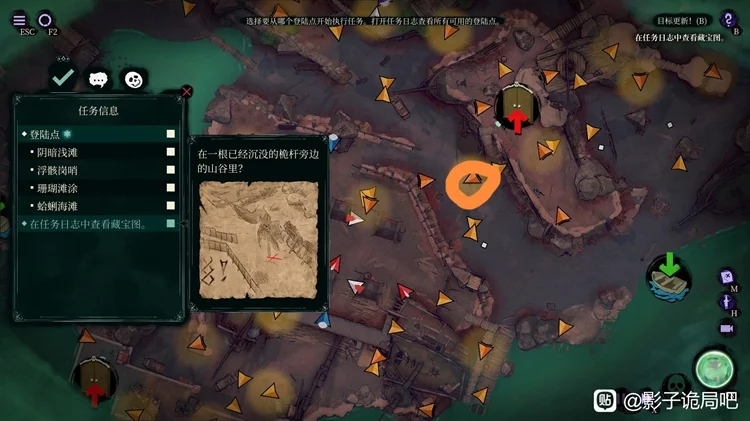This screenshot has width=750, height=421.
Task: Choose the 蛤蜊海滩 landing point
Action: coord(97,206)
